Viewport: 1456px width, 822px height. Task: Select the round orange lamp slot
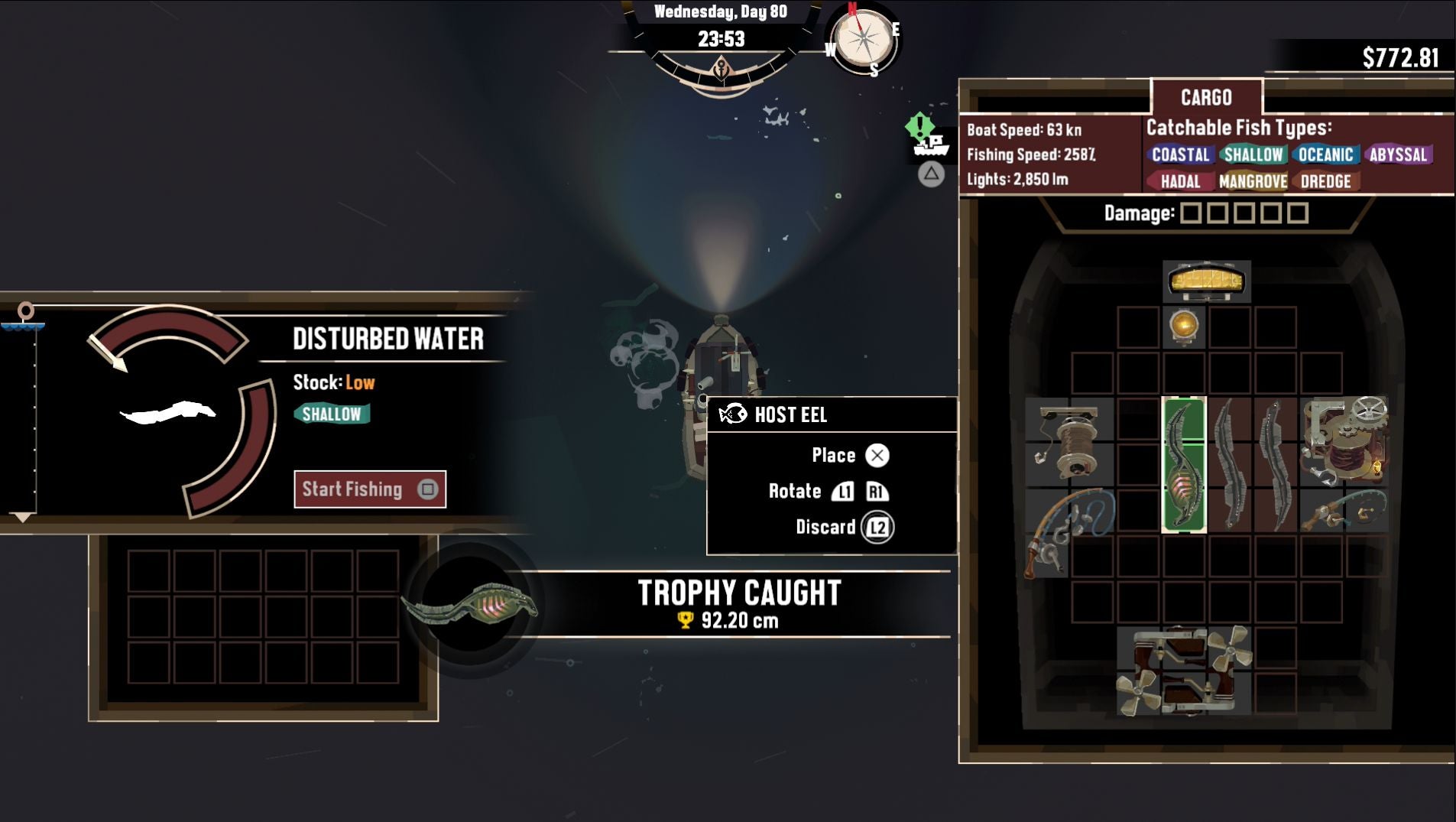coord(1183,327)
